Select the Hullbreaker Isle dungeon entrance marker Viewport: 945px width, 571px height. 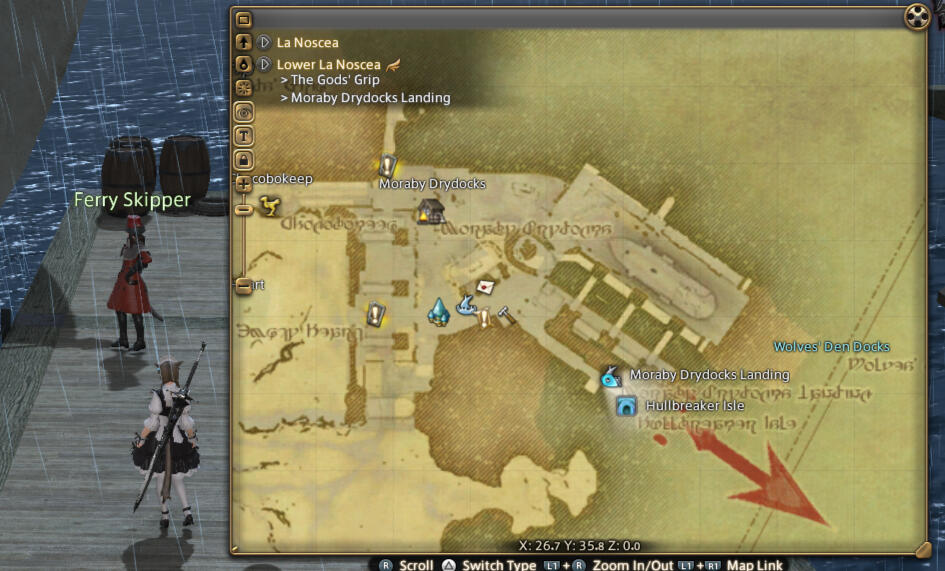(x=627, y=406)
